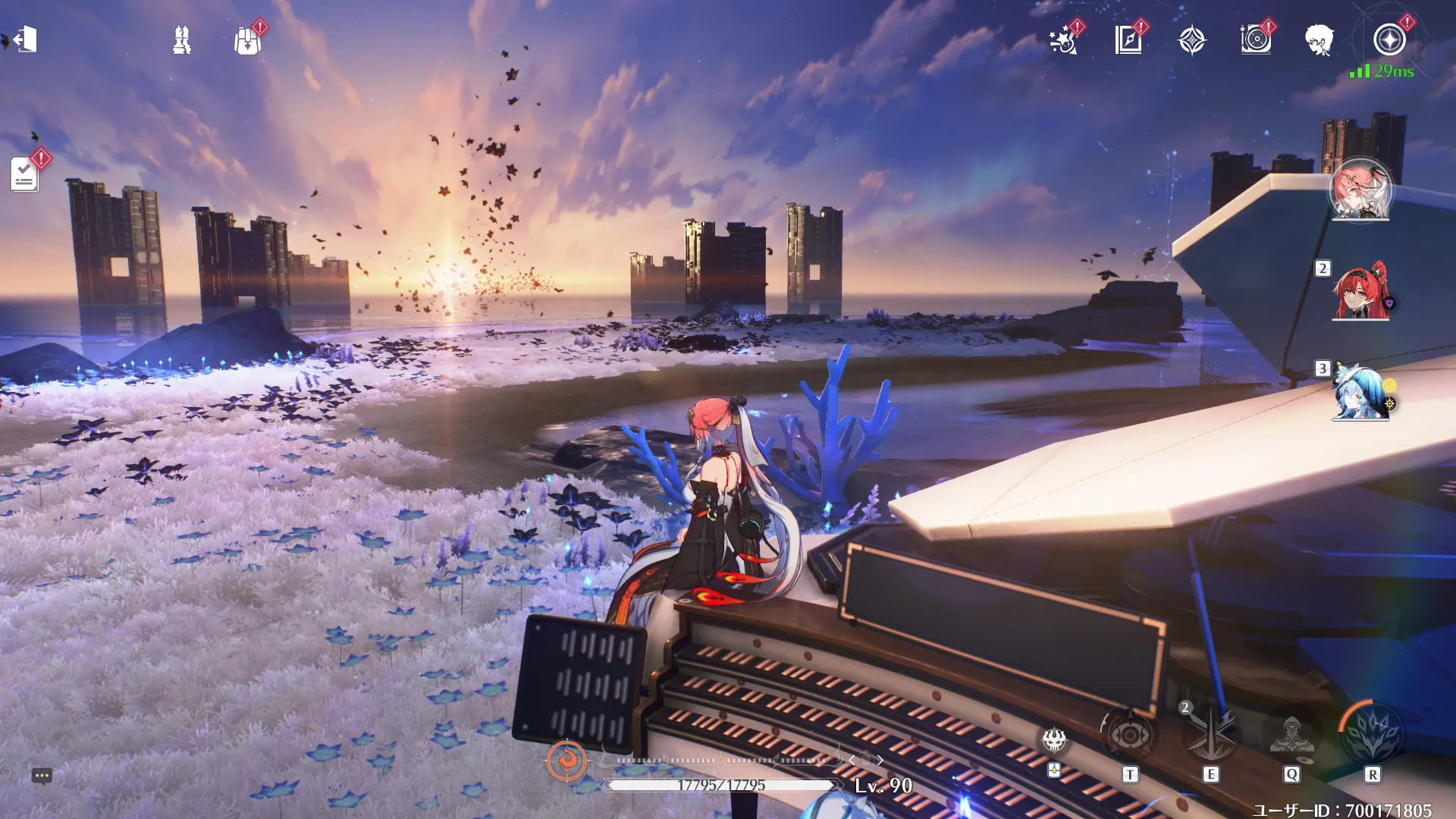Open the chat speech bubble

tap(42, 776)
